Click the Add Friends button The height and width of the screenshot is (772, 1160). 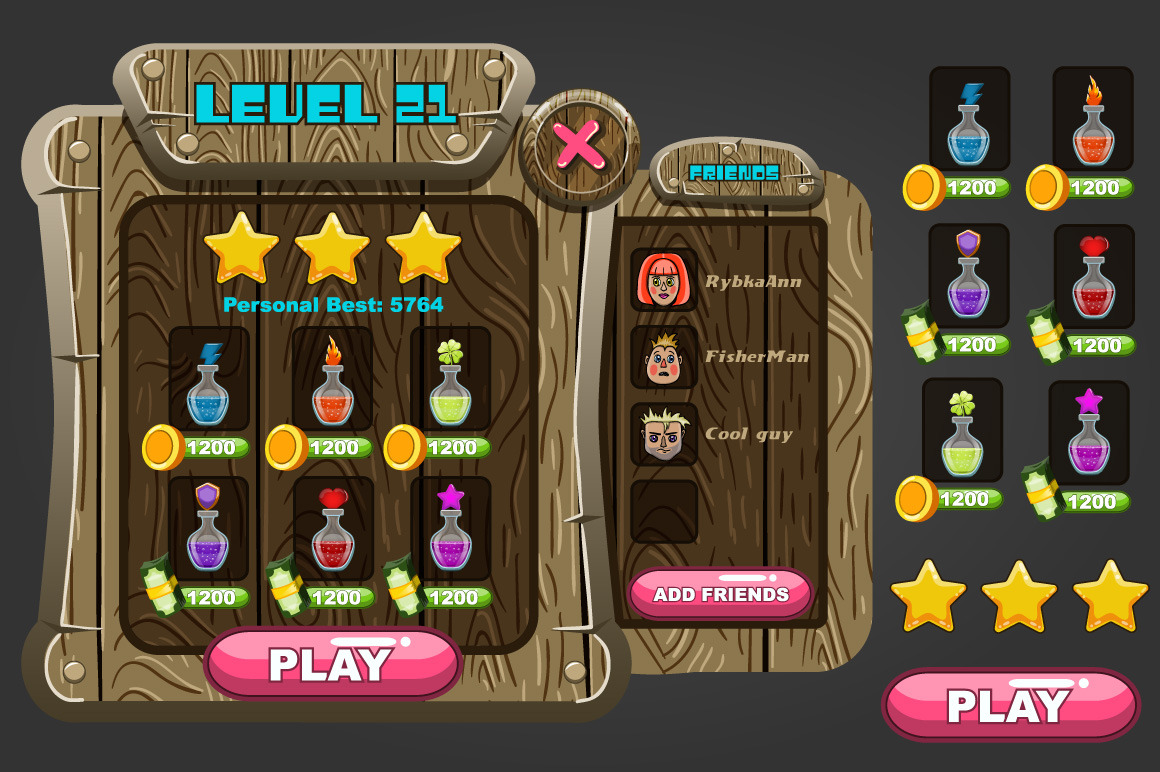[x=721, y=594]
